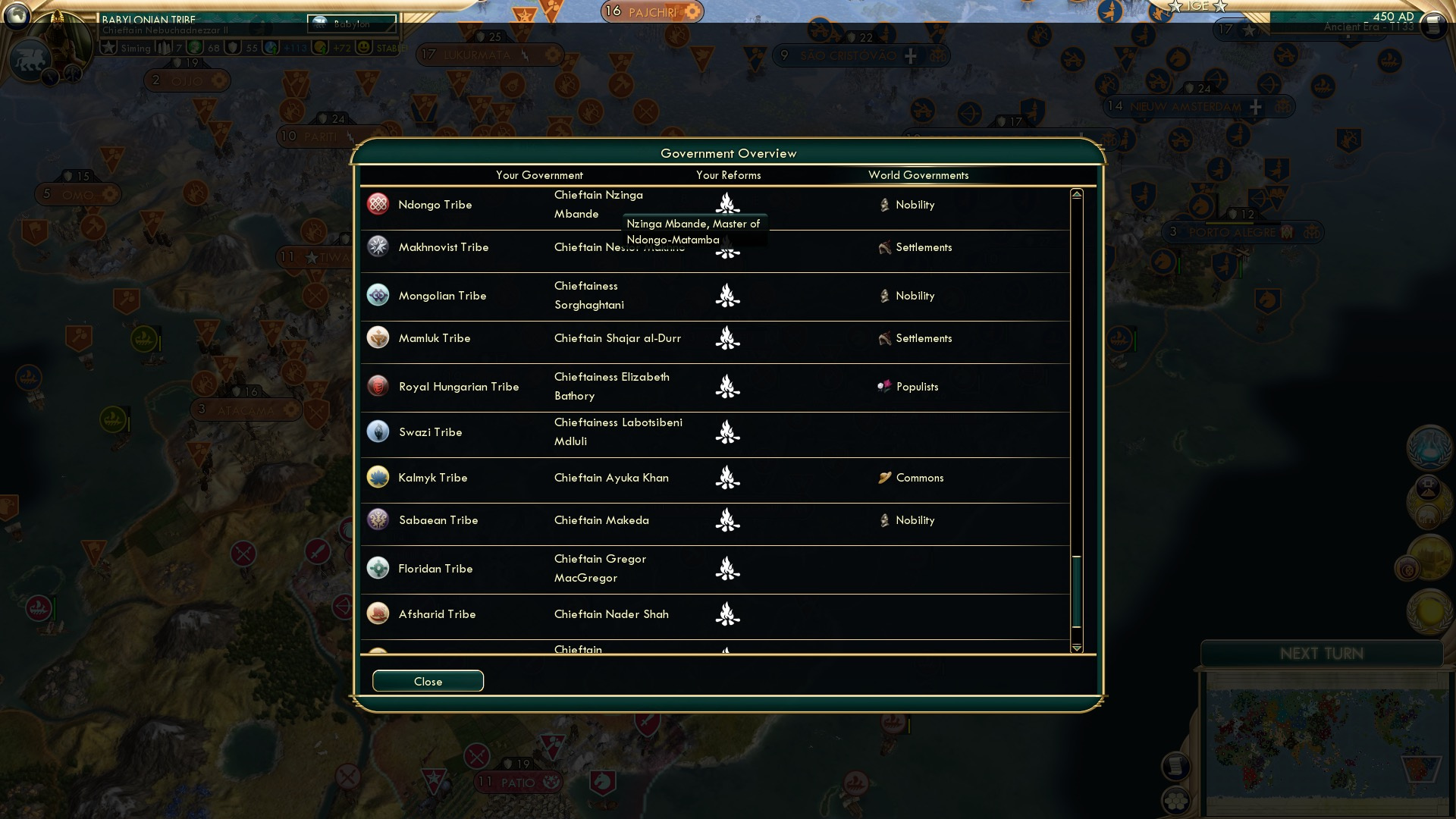Click the scrollbar up arrow in the overview
1456x819 pixels.
(x=1075, y=193)
